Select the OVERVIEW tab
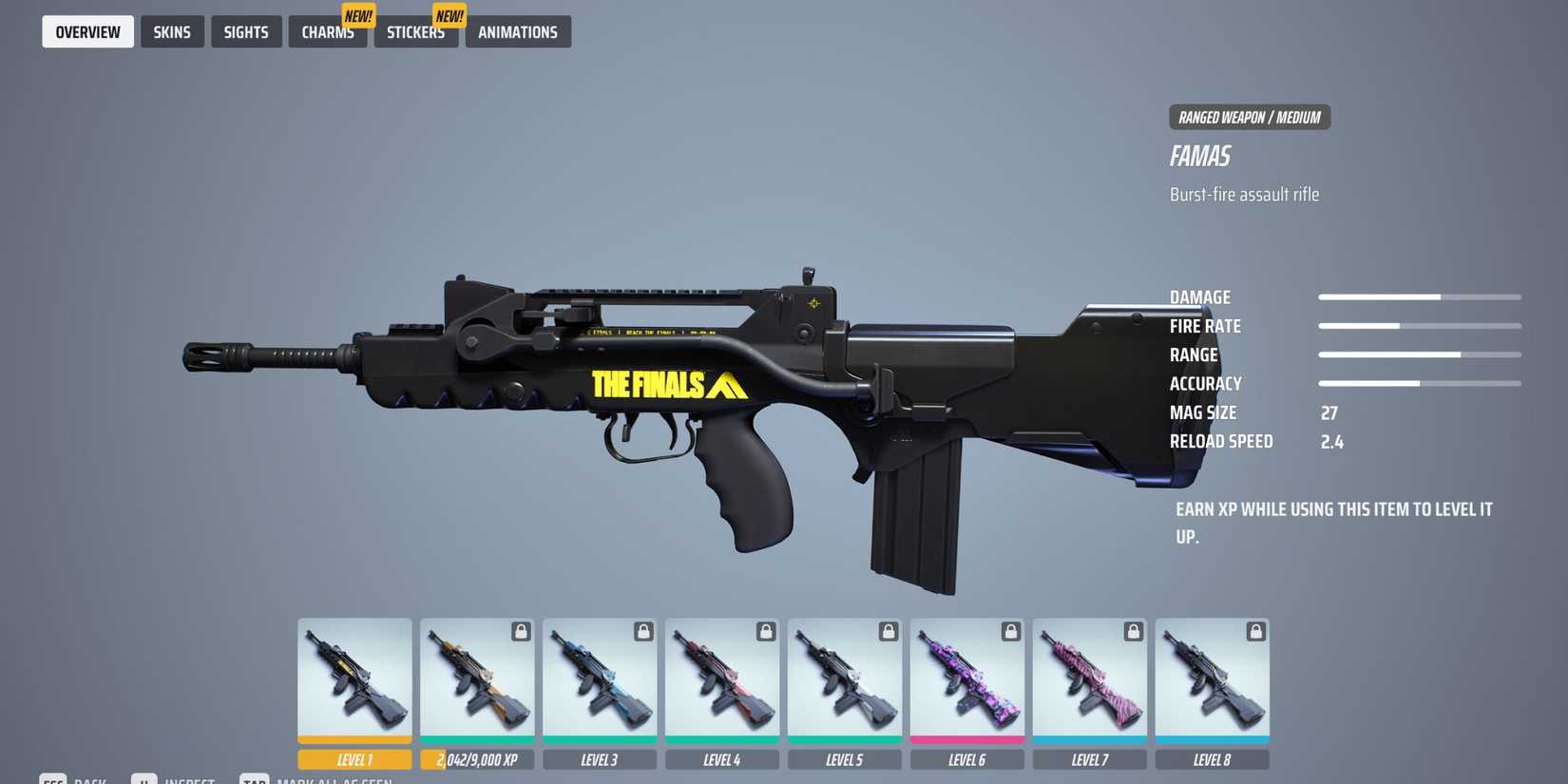 click(87, 31)
